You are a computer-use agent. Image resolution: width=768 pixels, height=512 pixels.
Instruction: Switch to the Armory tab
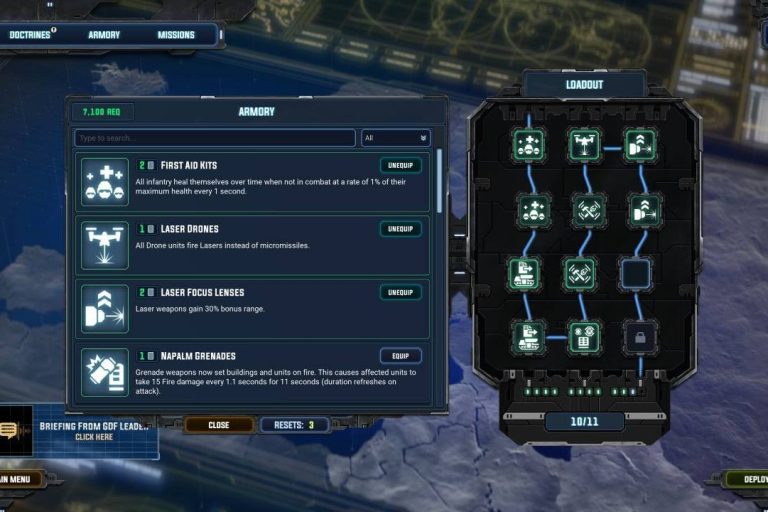pos(104,35)
